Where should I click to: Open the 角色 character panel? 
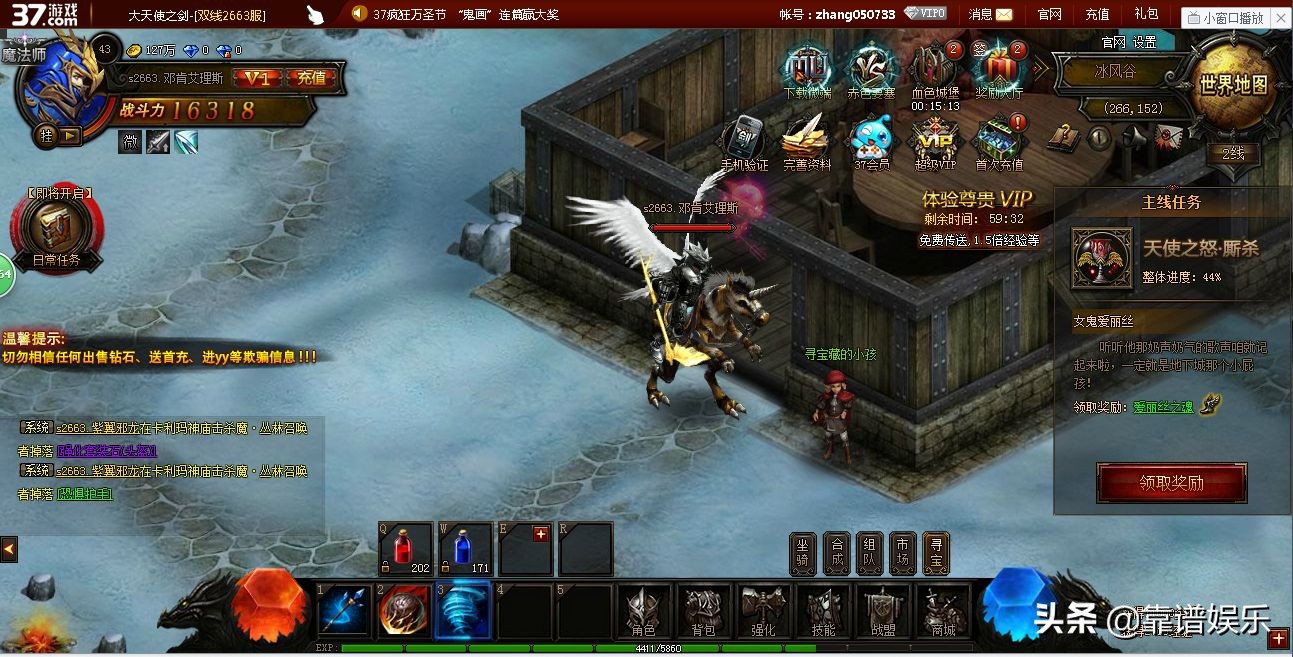click(x=642, y=610)
